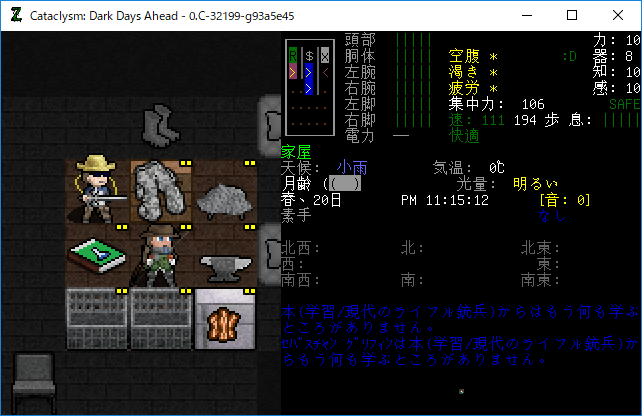Maximize the game window
The height and width of the screenshot is (416, 642).
571,16
